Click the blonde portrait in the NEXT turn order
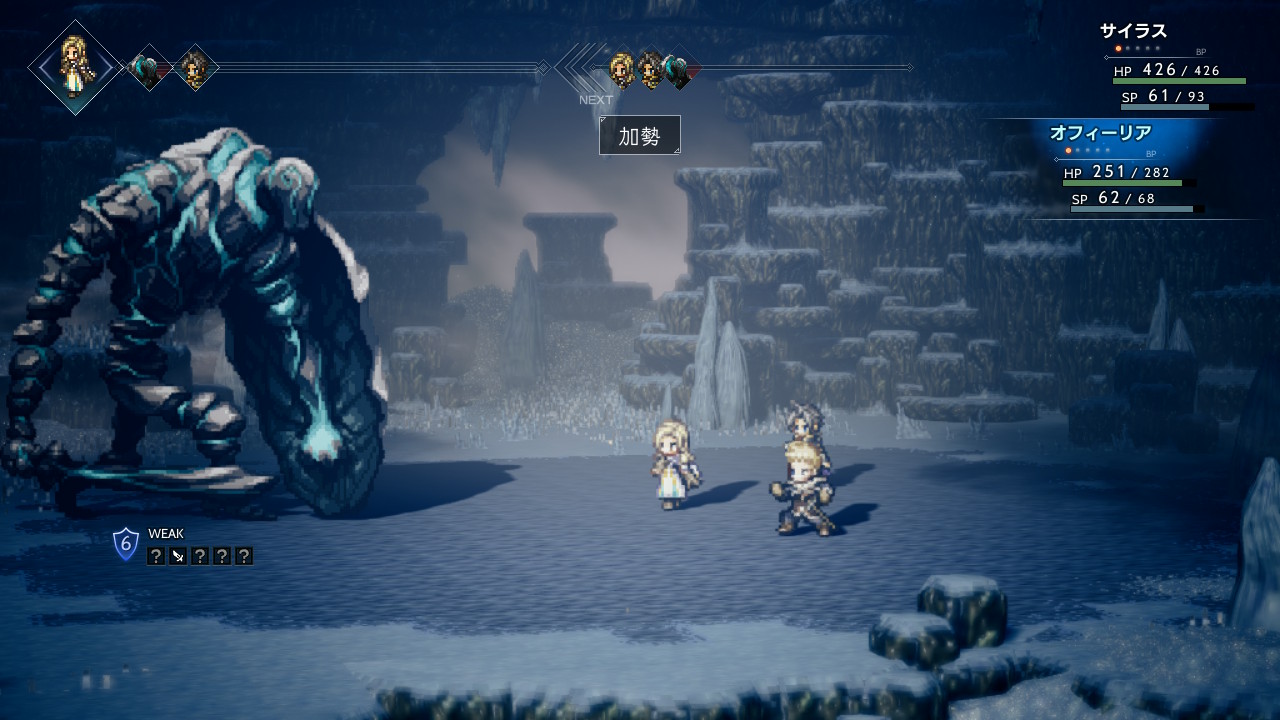 [622, 69]
